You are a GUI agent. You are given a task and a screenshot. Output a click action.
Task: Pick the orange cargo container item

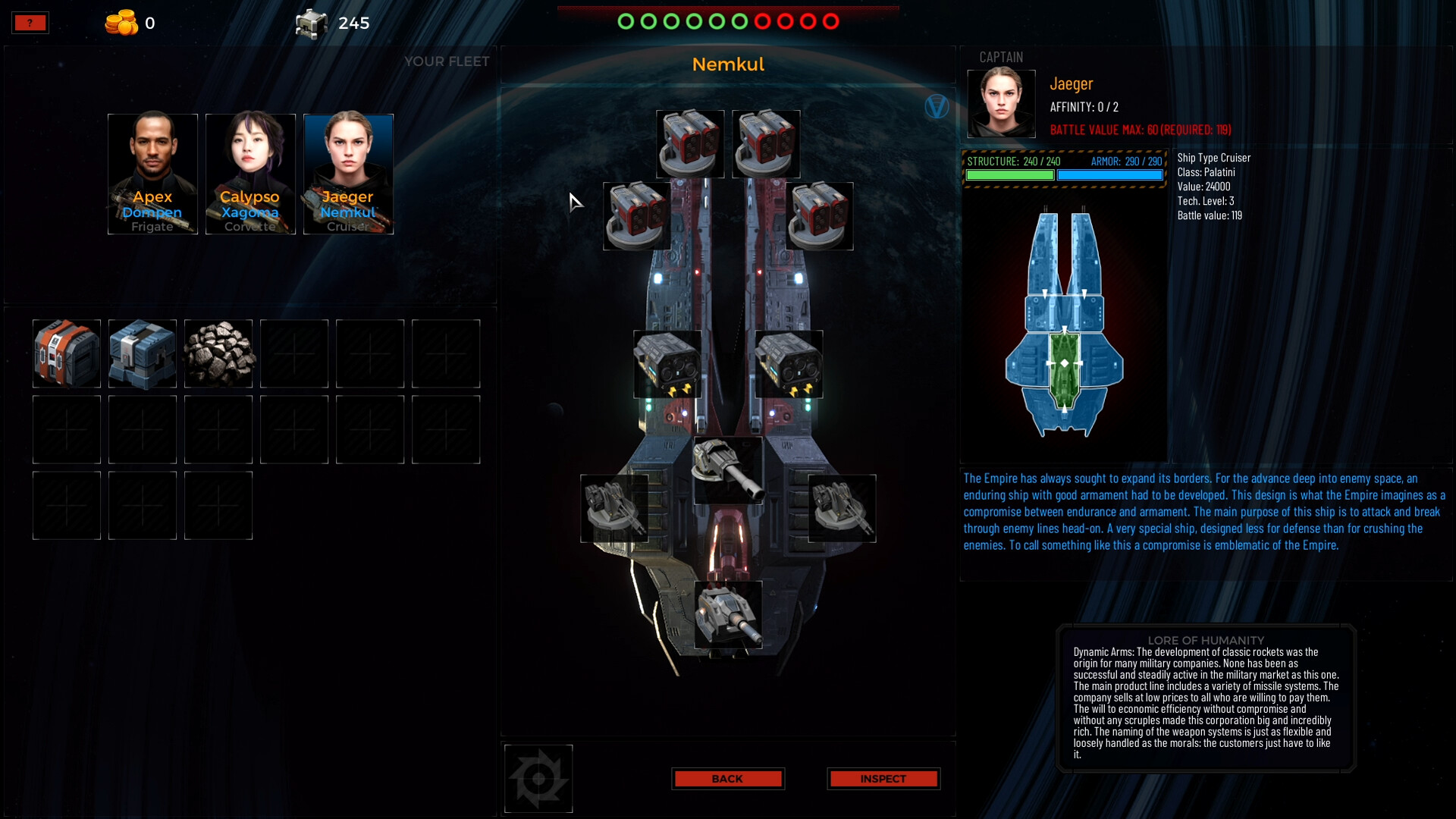[67, 353]
